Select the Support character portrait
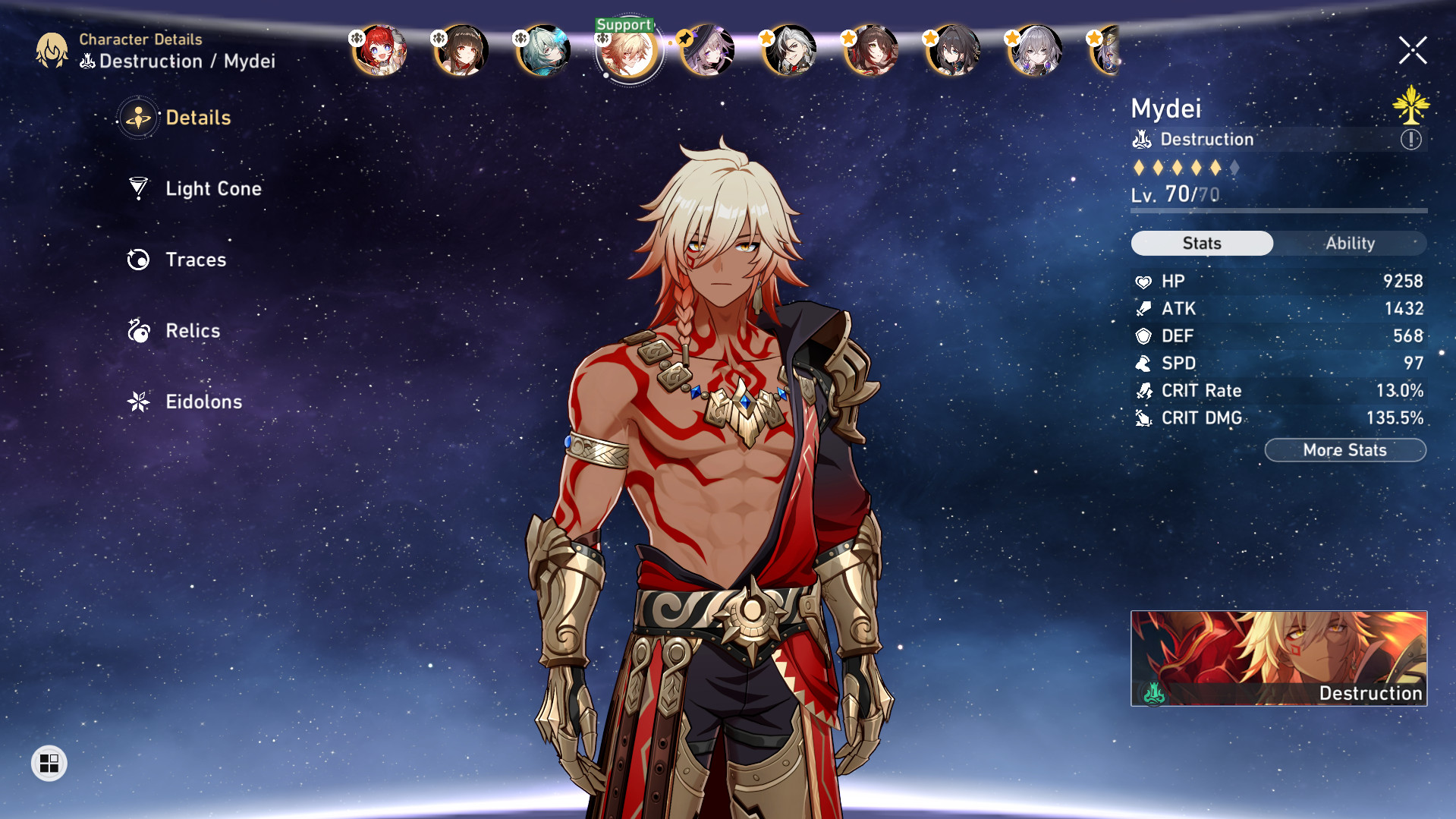The height and width of the screenshot is (819, 1456). point(626,52)
